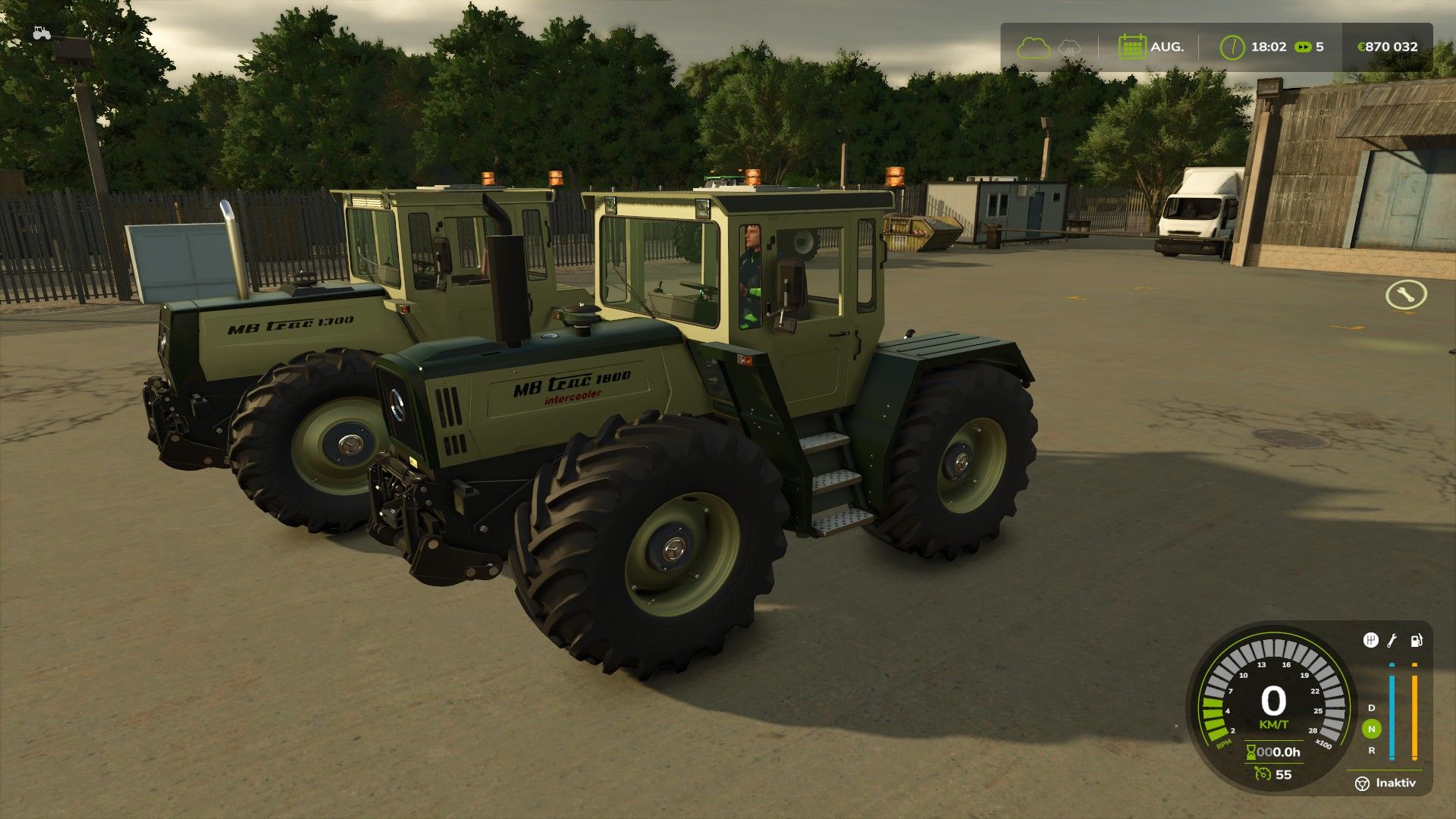
Task: Choose the highlighted N neutral gear
Action: (1371, 729)
